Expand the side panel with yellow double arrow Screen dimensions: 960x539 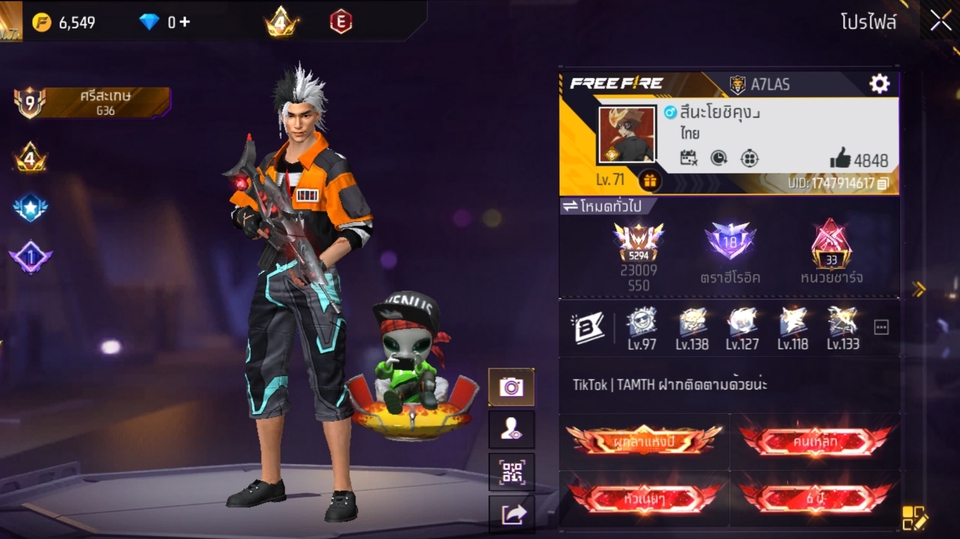tap(918, 289)
